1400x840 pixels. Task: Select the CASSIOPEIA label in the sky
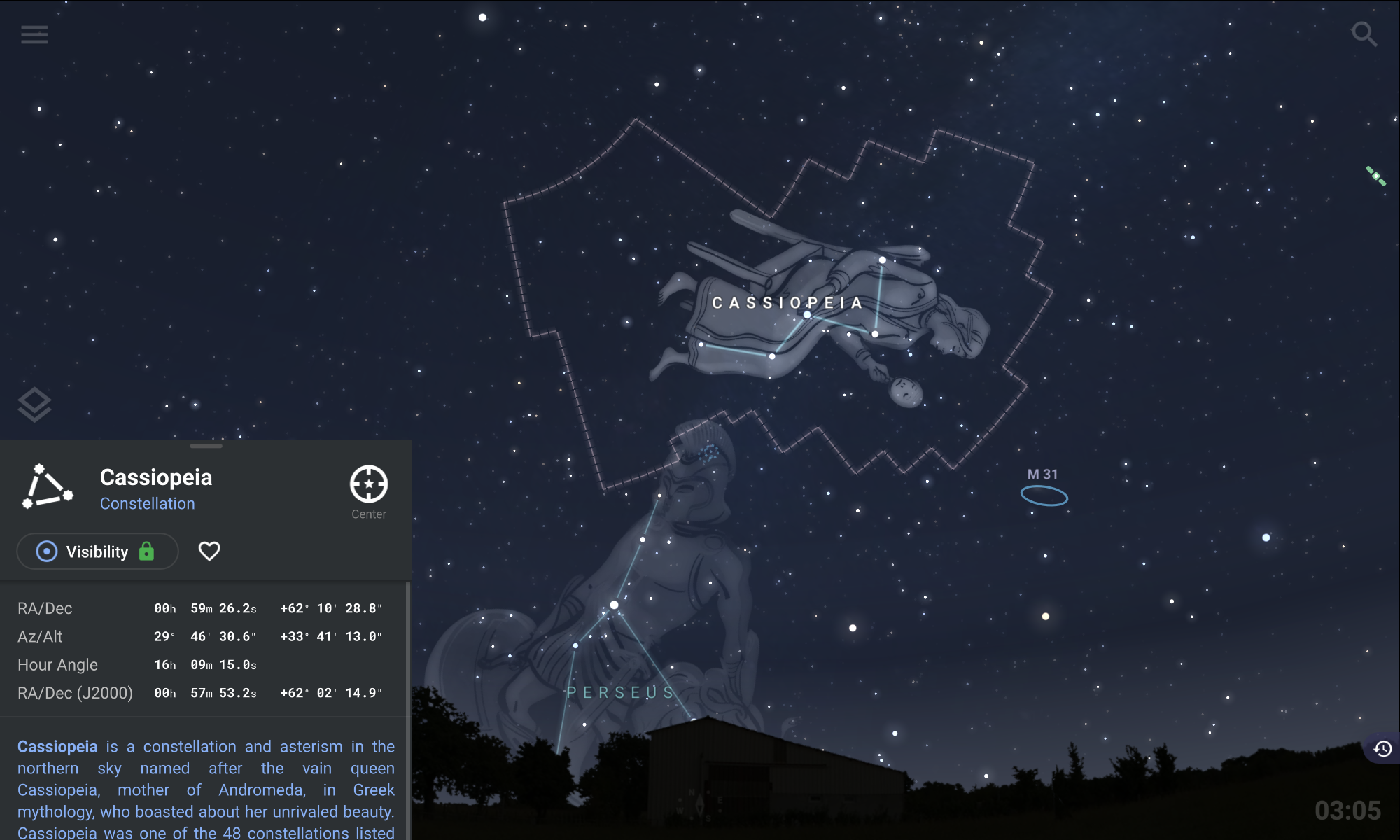[x=788, y=302]
